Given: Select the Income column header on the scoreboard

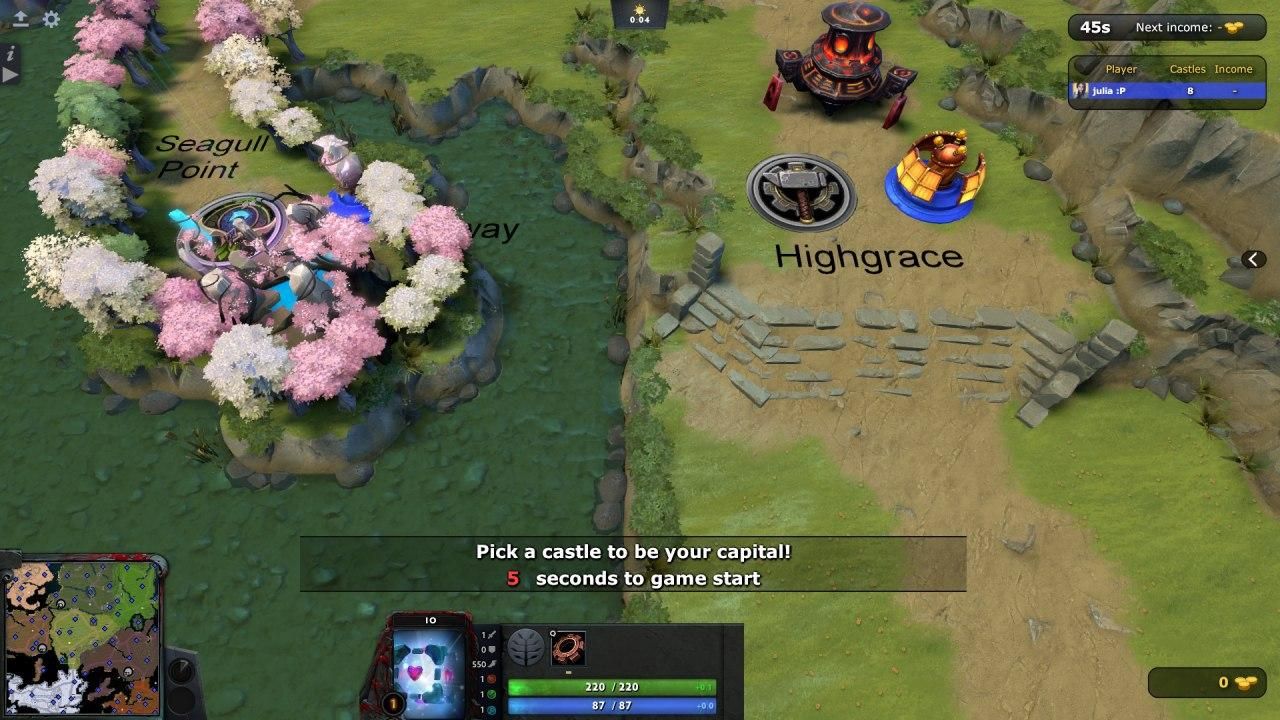Looking at the screenshot, I should coord(1234,69).
